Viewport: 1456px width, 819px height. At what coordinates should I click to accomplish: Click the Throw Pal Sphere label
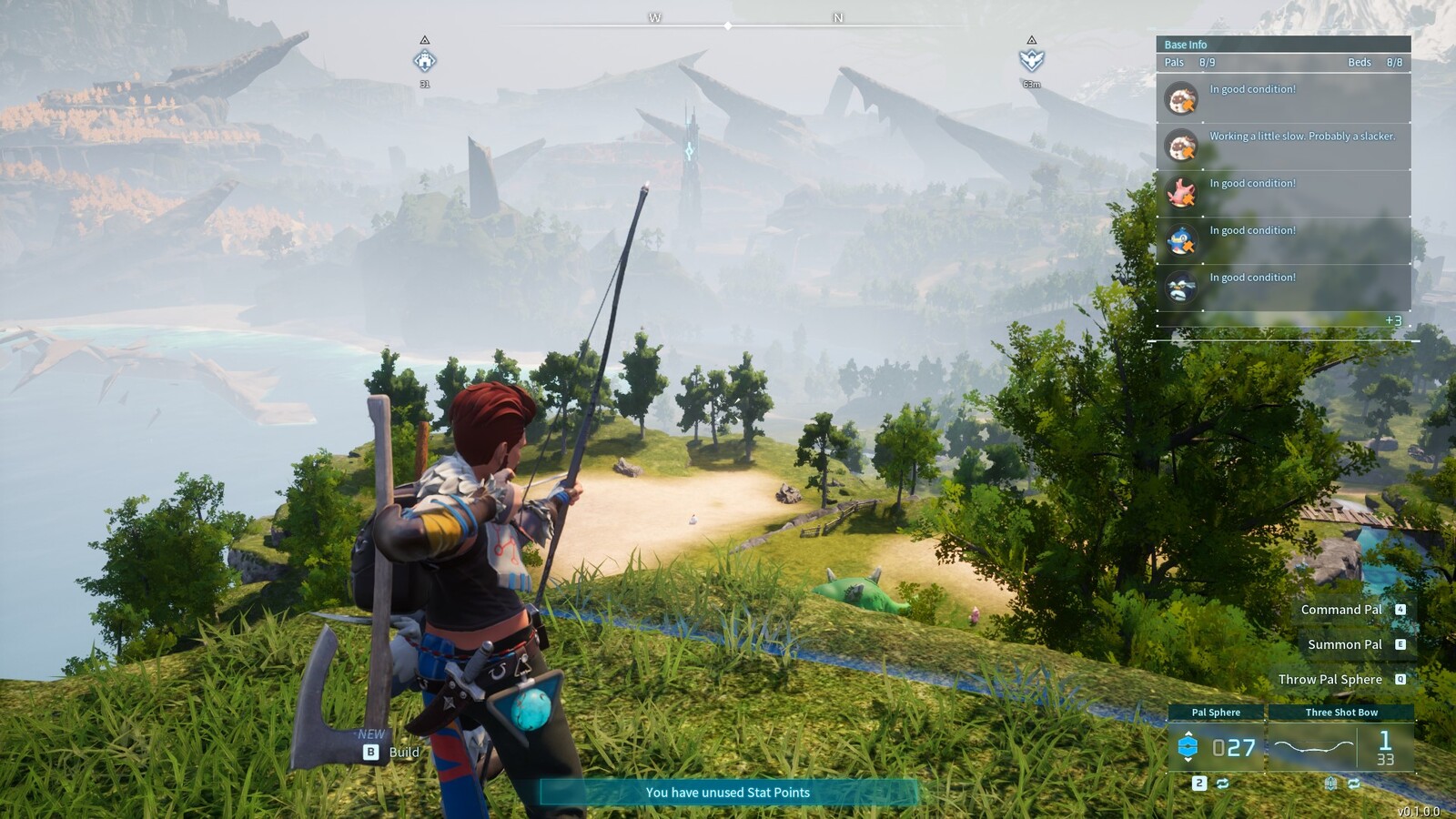[1330, 679]
